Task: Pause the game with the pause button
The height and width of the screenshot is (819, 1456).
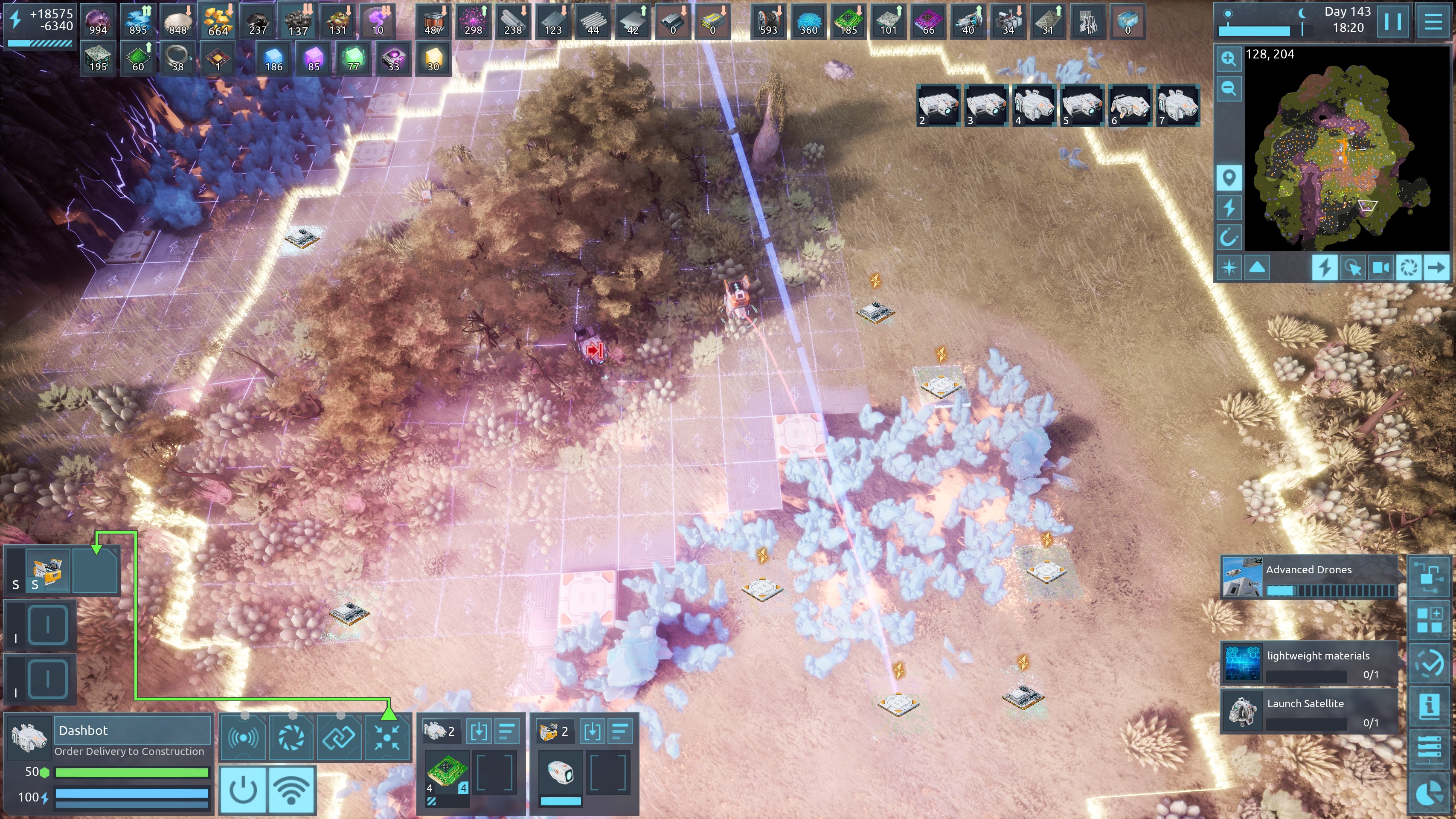Action: [x=1393, y=21]
